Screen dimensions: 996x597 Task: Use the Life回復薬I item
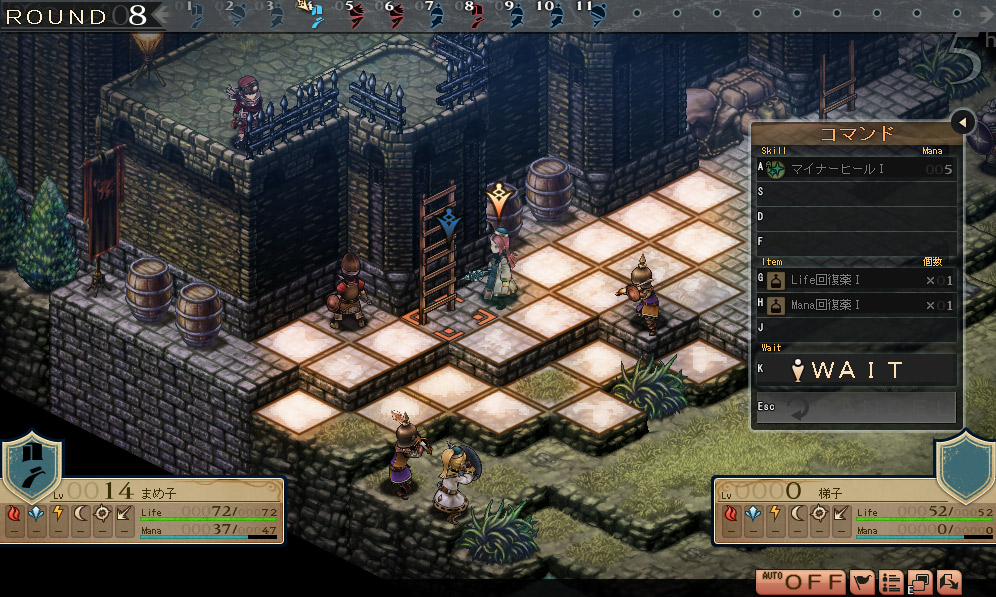tap(855, 280)
